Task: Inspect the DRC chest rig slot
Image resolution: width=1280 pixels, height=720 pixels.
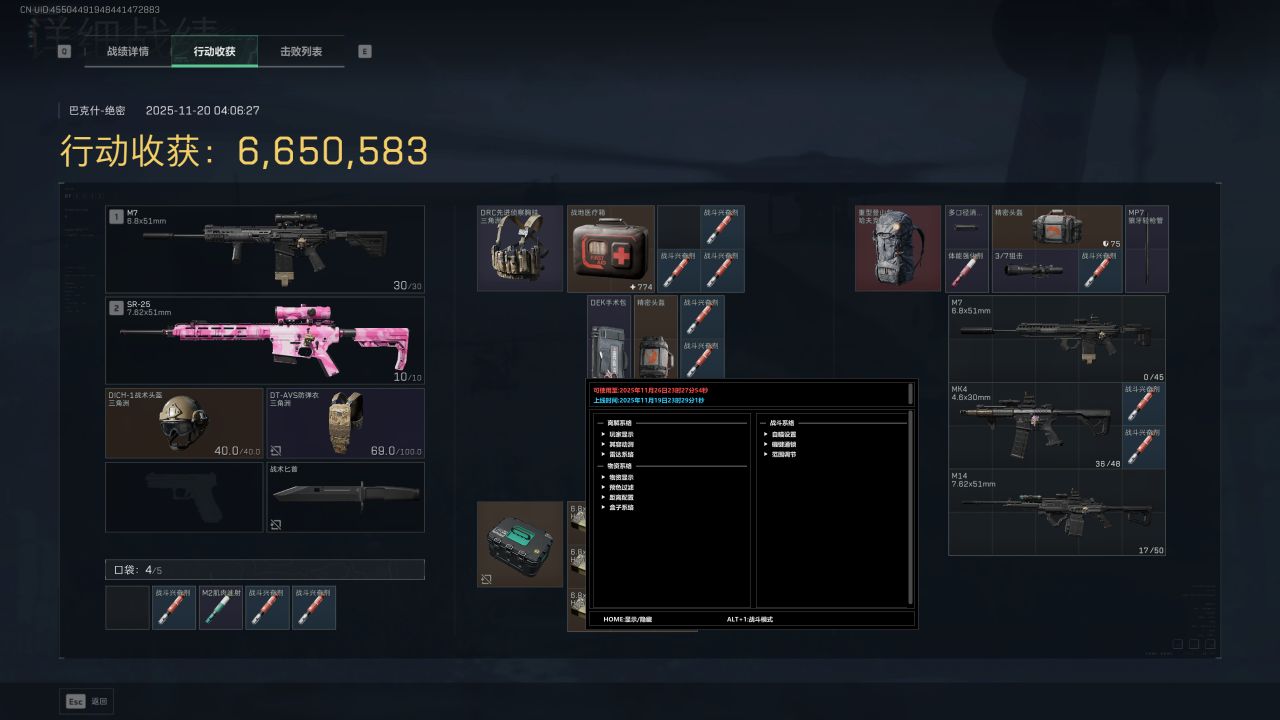Action: 520,249
